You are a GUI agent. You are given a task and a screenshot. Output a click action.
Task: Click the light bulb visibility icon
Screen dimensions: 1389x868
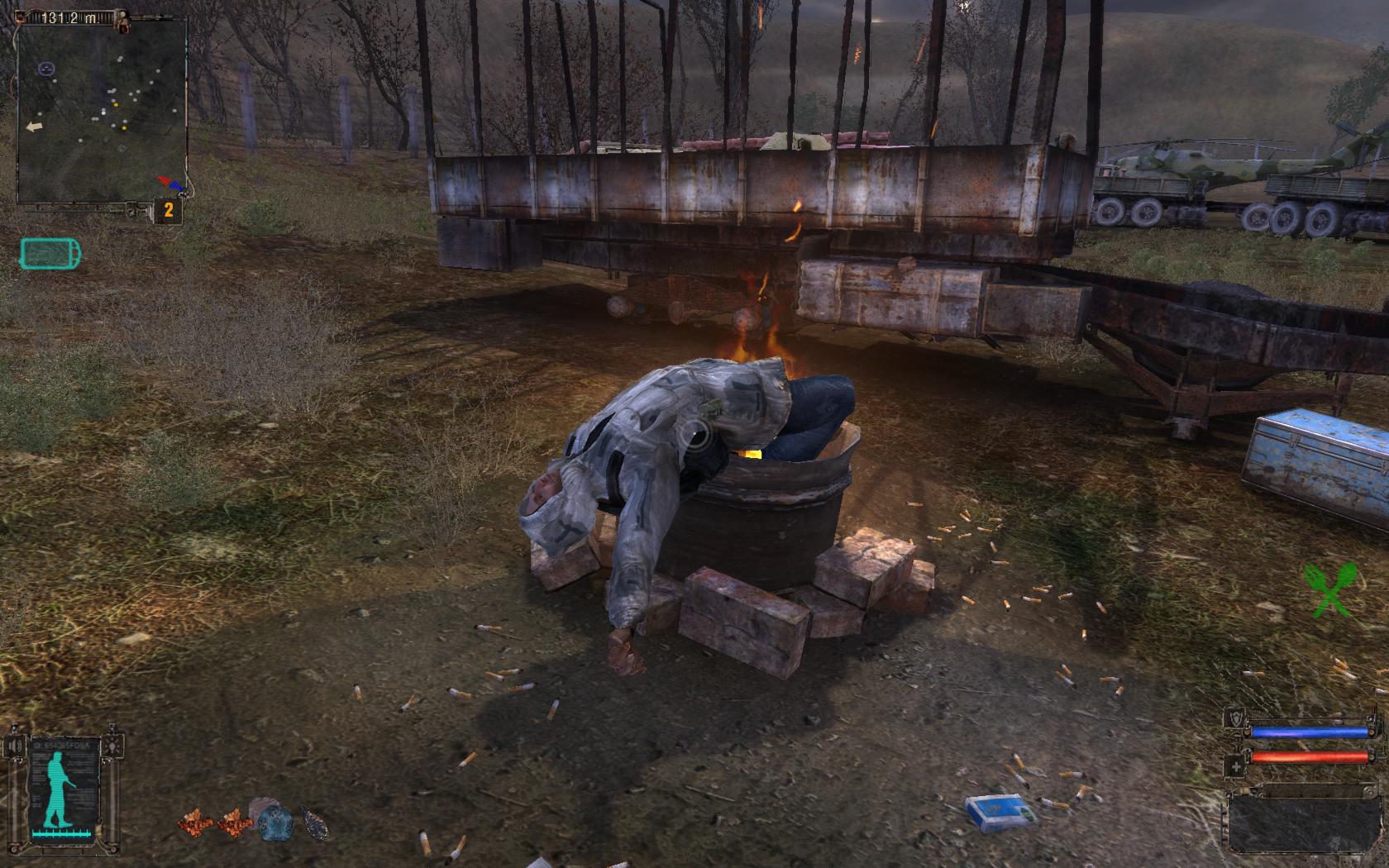[x=112, y=746]
